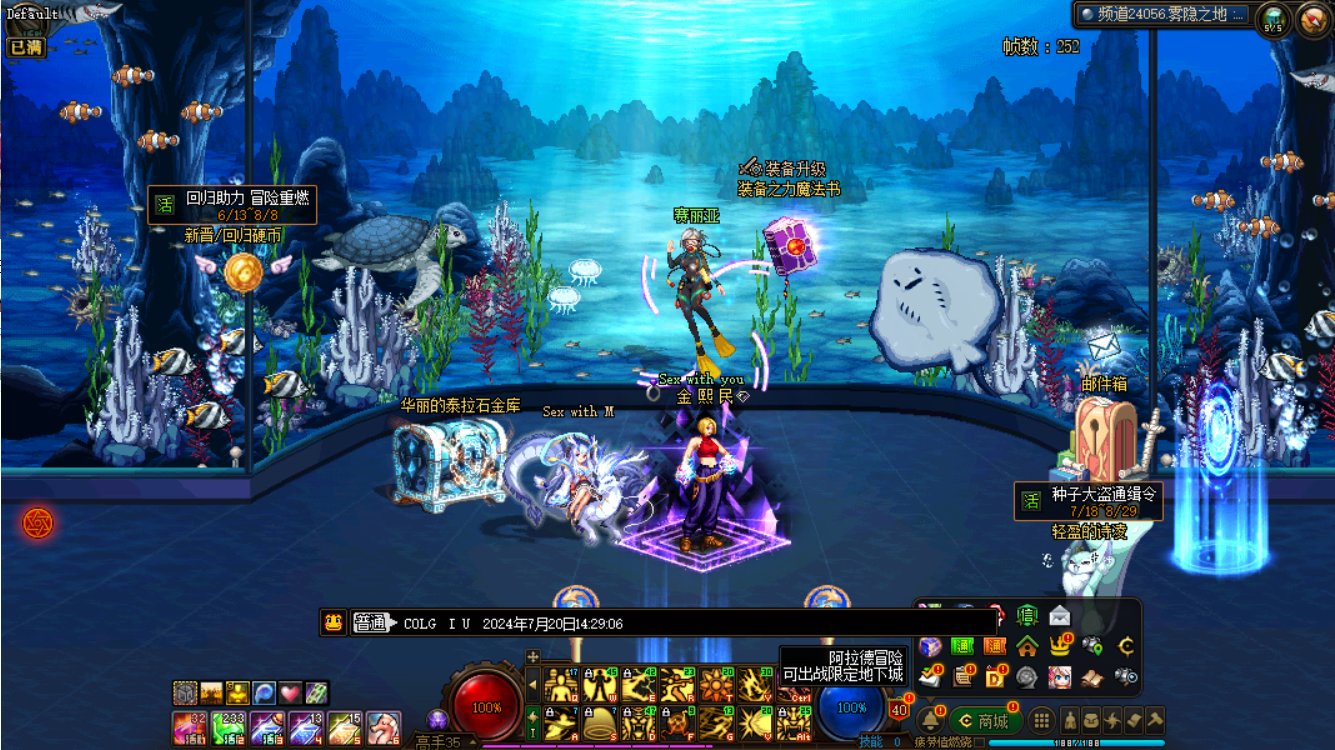Use the seahorse consumable slot
Viewport: 1335px width, 750px height.
tap(383, 727)
